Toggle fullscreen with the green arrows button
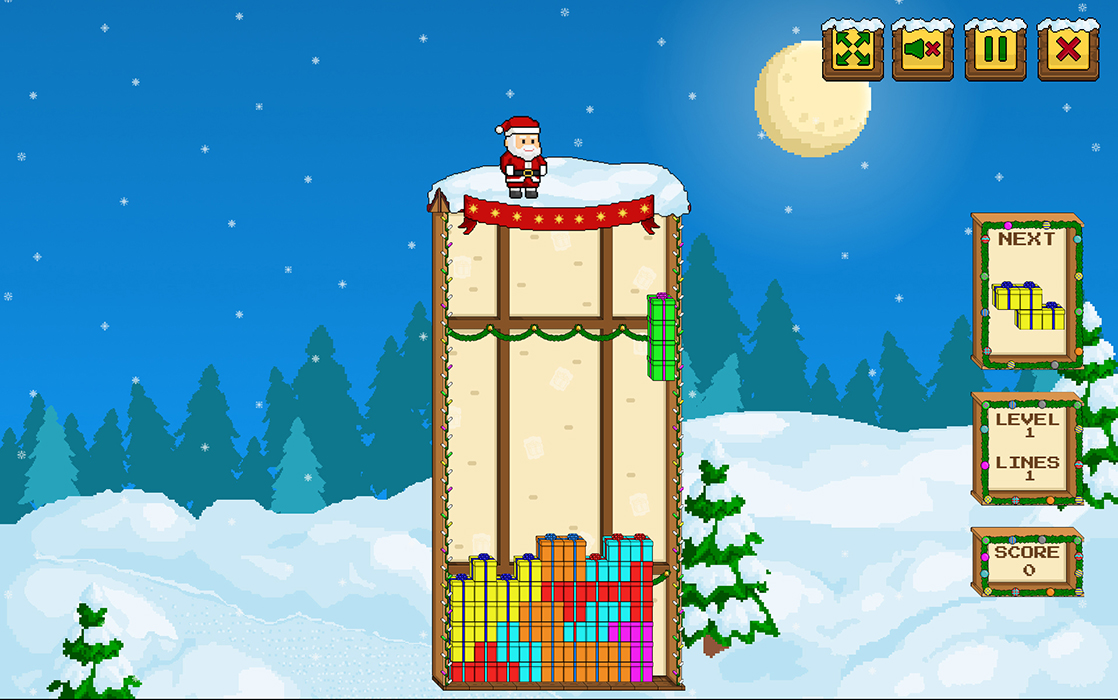The image size is (1118, 700). [x=853, y=49]
